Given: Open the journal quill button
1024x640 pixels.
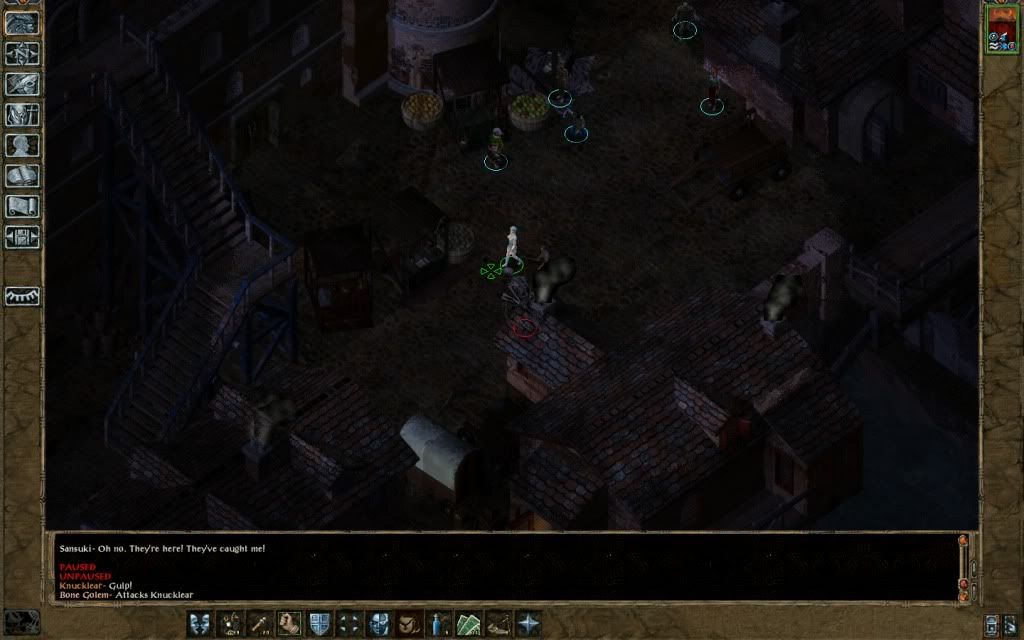Looking at the screenshot, I should 21,84.
